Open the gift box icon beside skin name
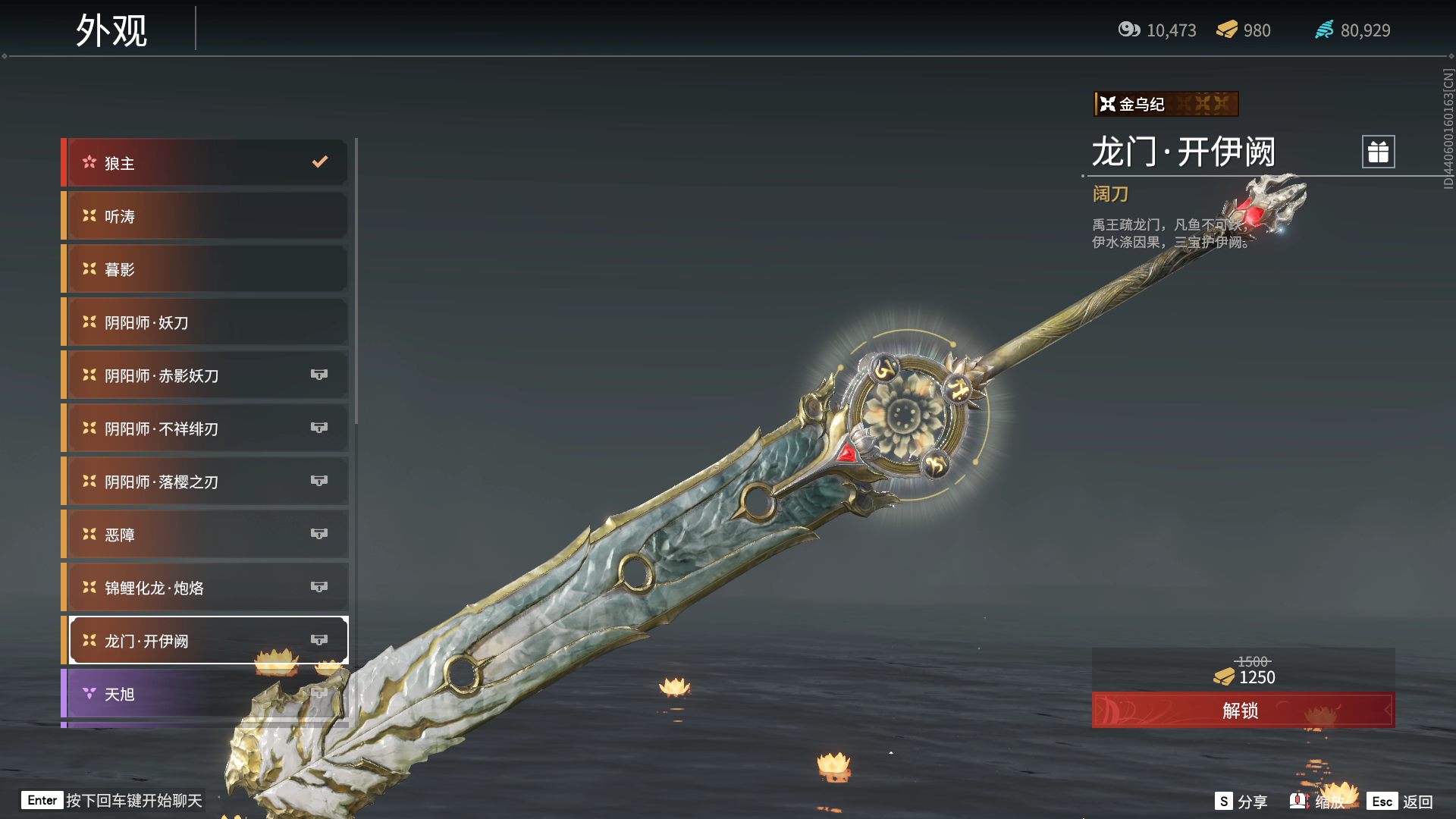The height and width of the screenshot is (819, 1456). (1378, 152)
